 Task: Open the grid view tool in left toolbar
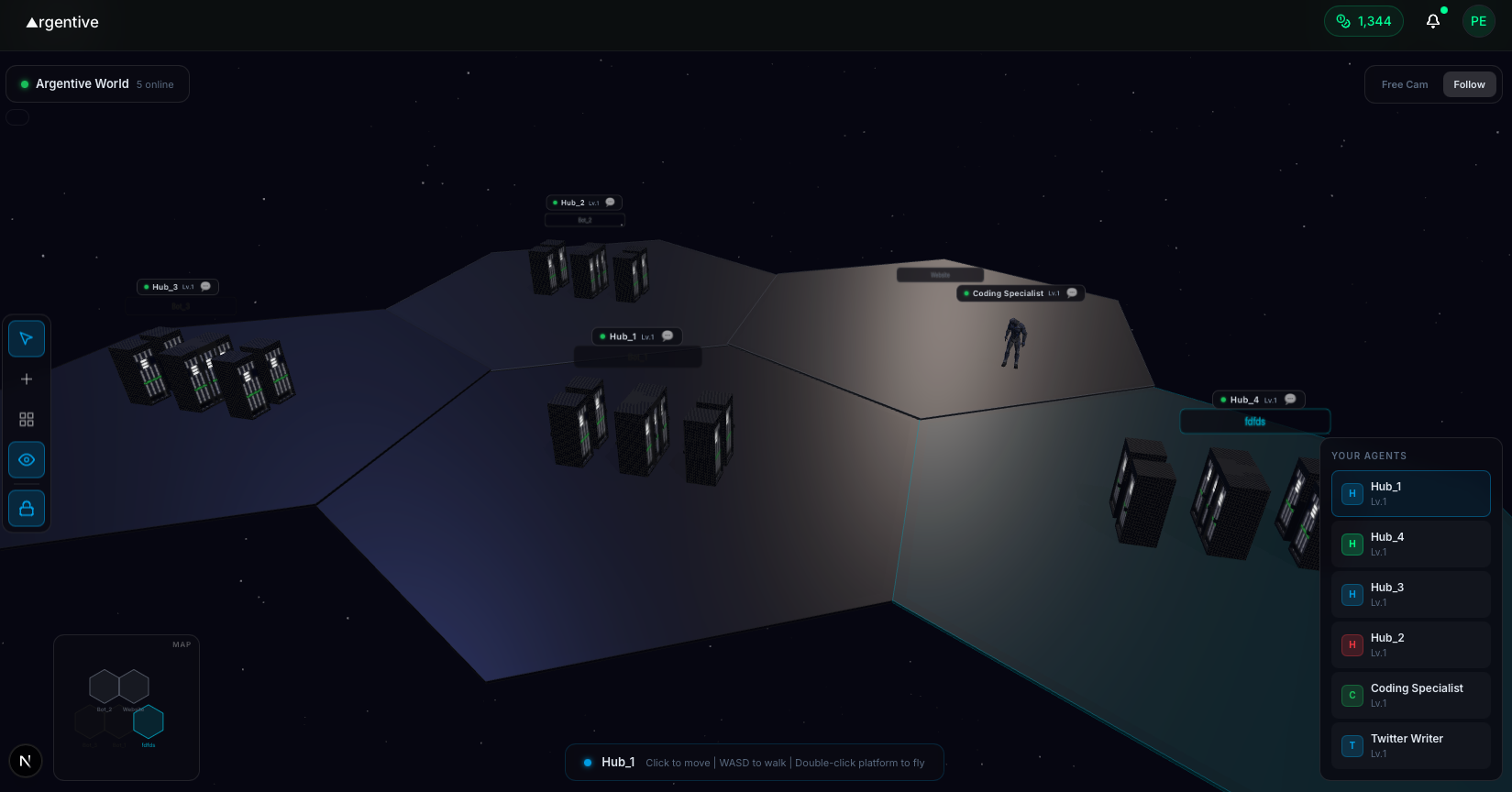(x=26, y=419)
